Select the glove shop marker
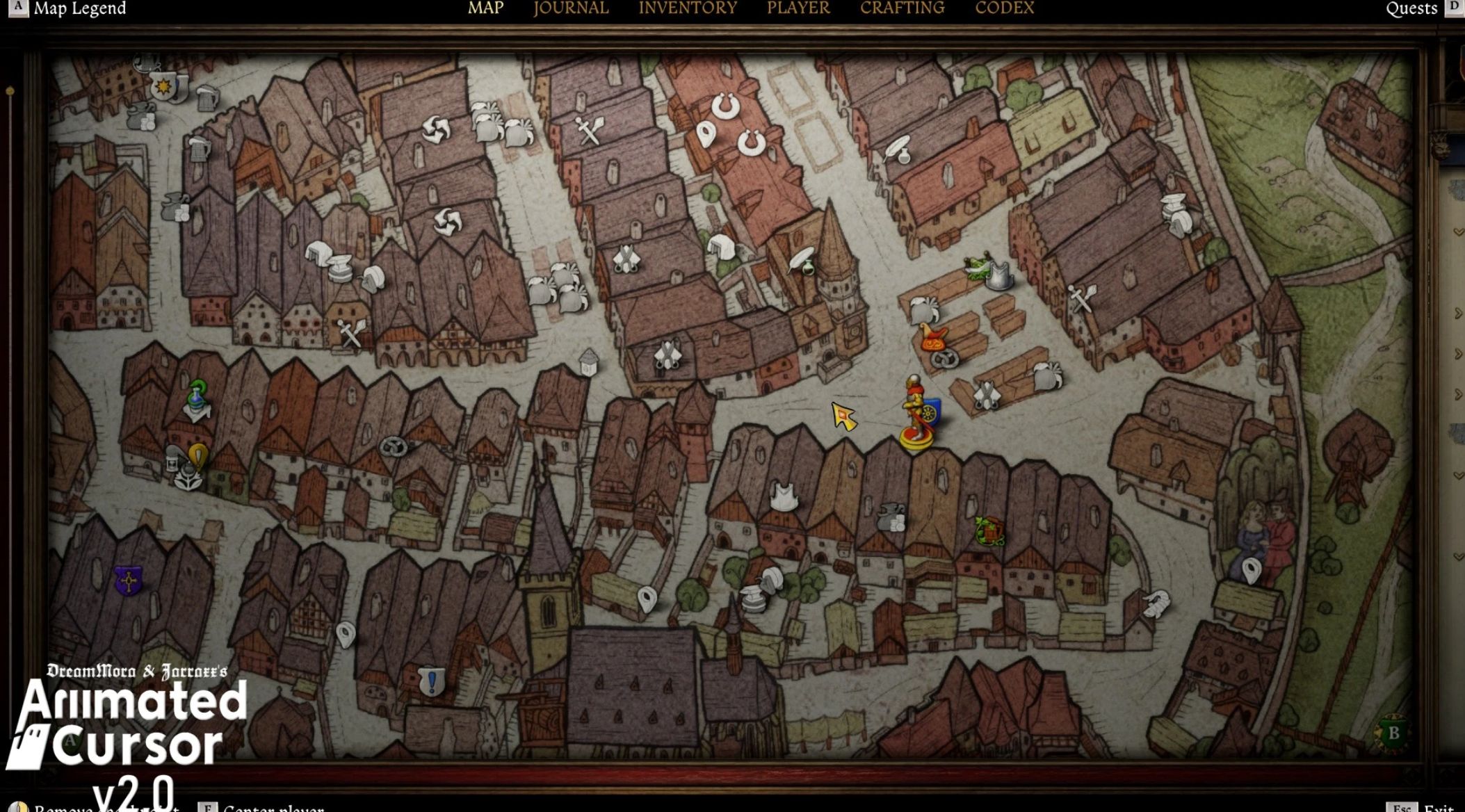The height and width of the screenshot is (812, 1465). coord(1156,603)
